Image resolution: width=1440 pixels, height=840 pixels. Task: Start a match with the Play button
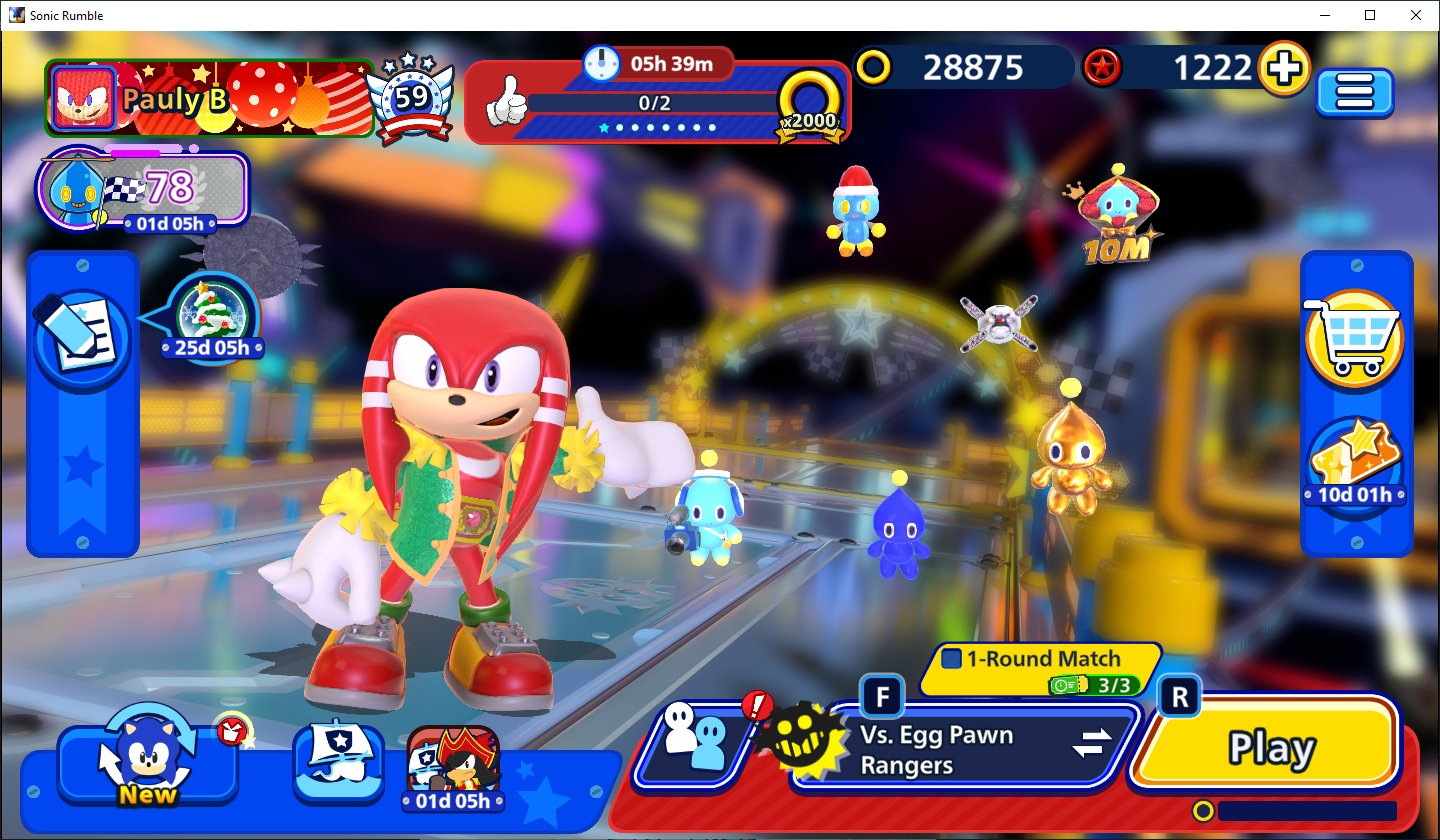(1270, 746)
